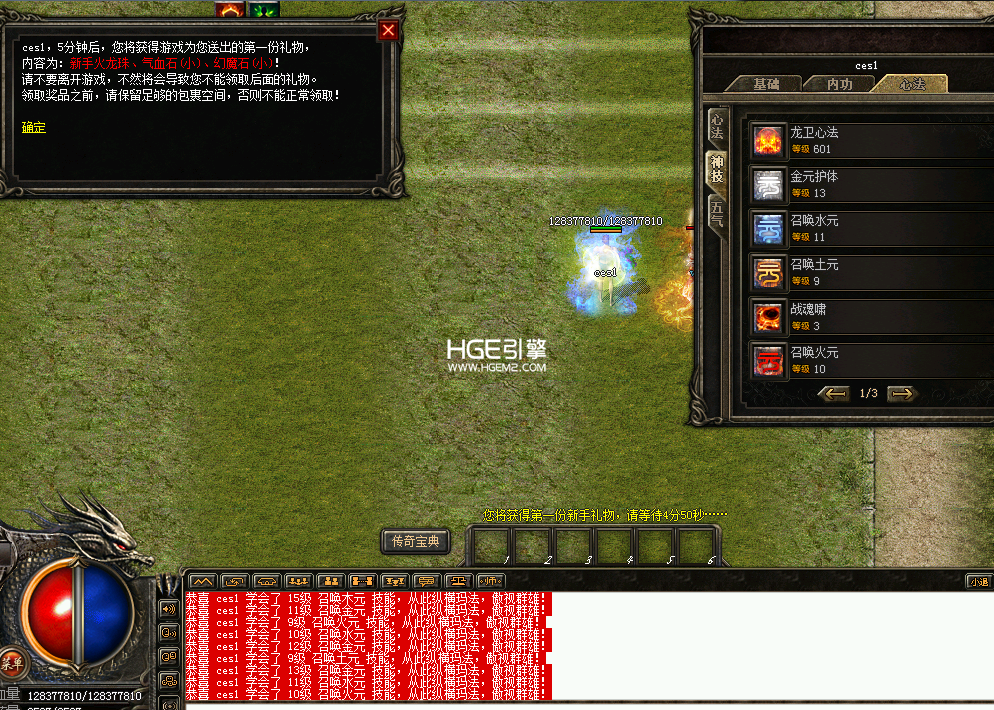Click the 金元护体 skill icon
This screenshot has width=994, height=710.
click(x=769, y=185)
